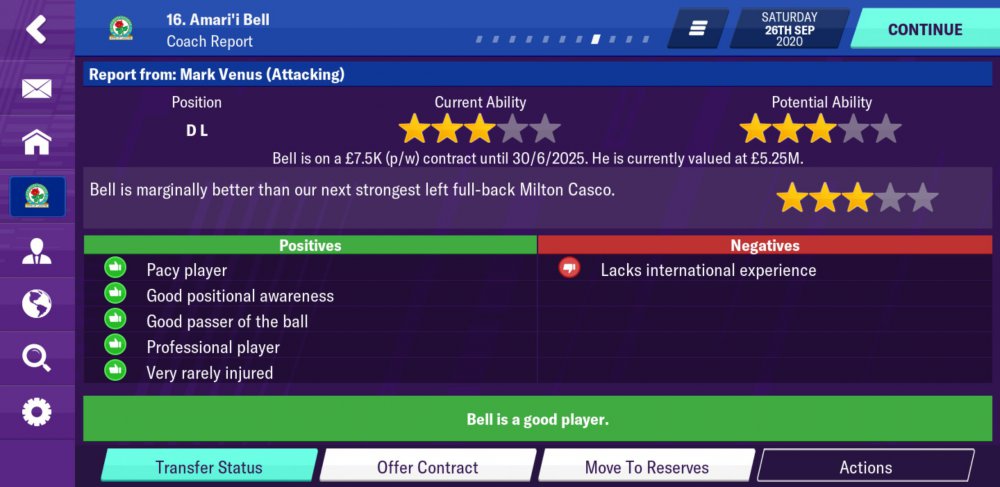The width and height of the screenshot is (1000, 487).
Task: Open the world globe icon
Action: click(x=36, y=303)
